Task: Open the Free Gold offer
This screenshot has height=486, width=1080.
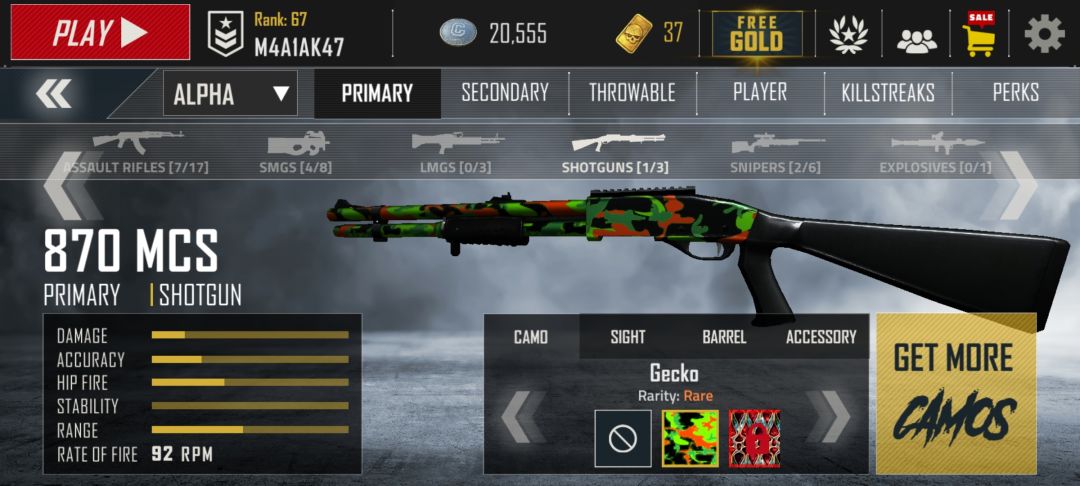Action: 756,33
